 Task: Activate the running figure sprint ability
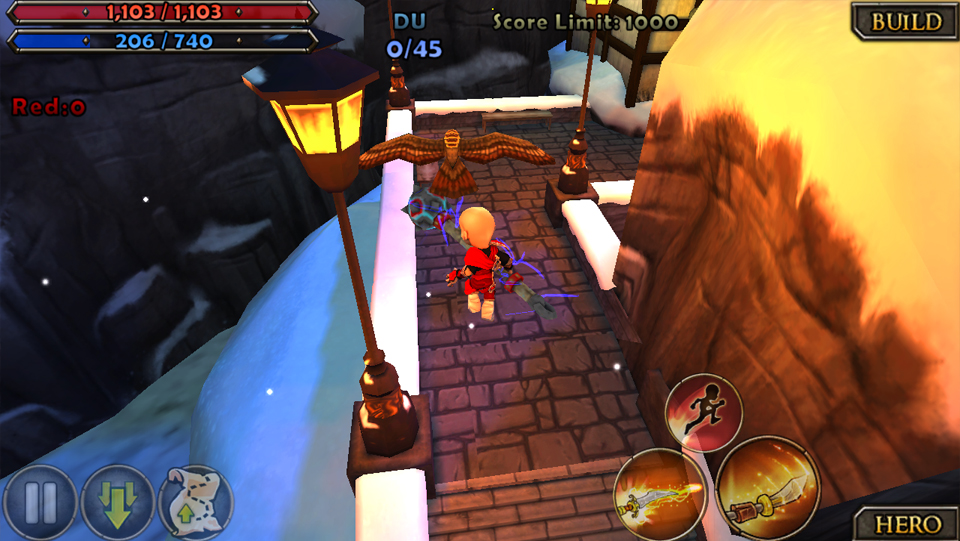pyautogui.click(x=703, y=412)
